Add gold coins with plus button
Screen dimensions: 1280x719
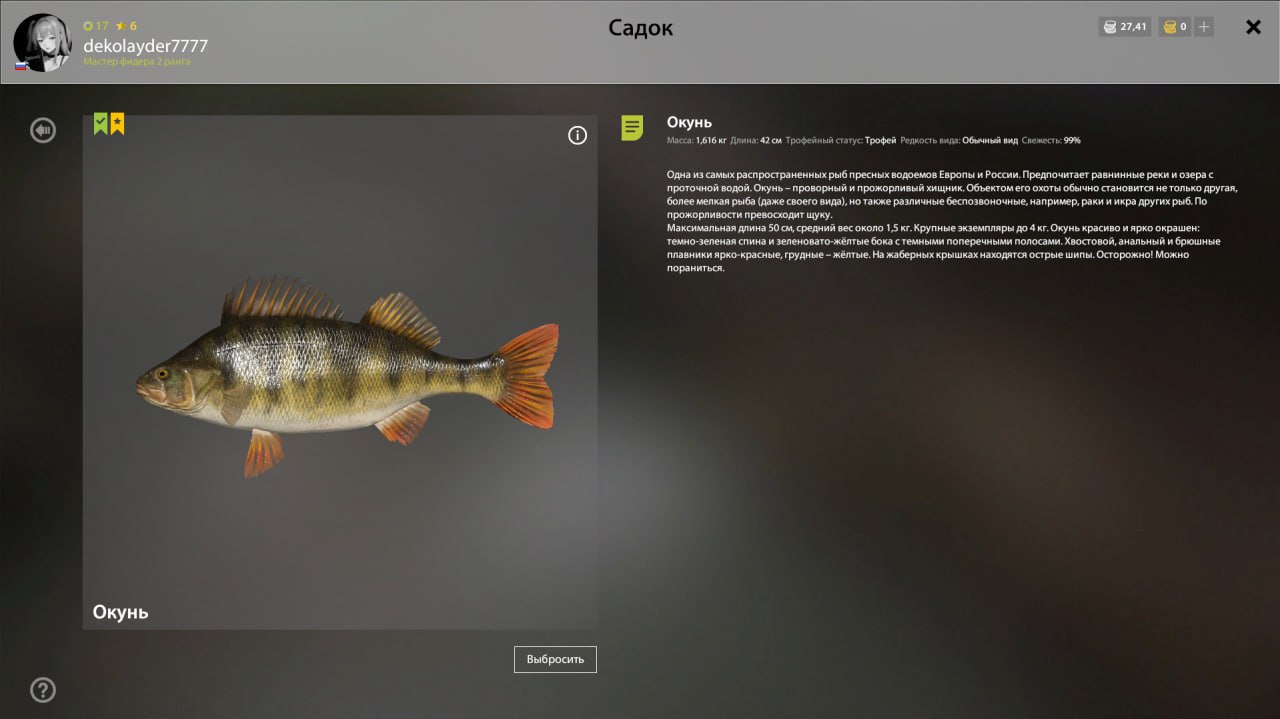[x=1204, y=27]
